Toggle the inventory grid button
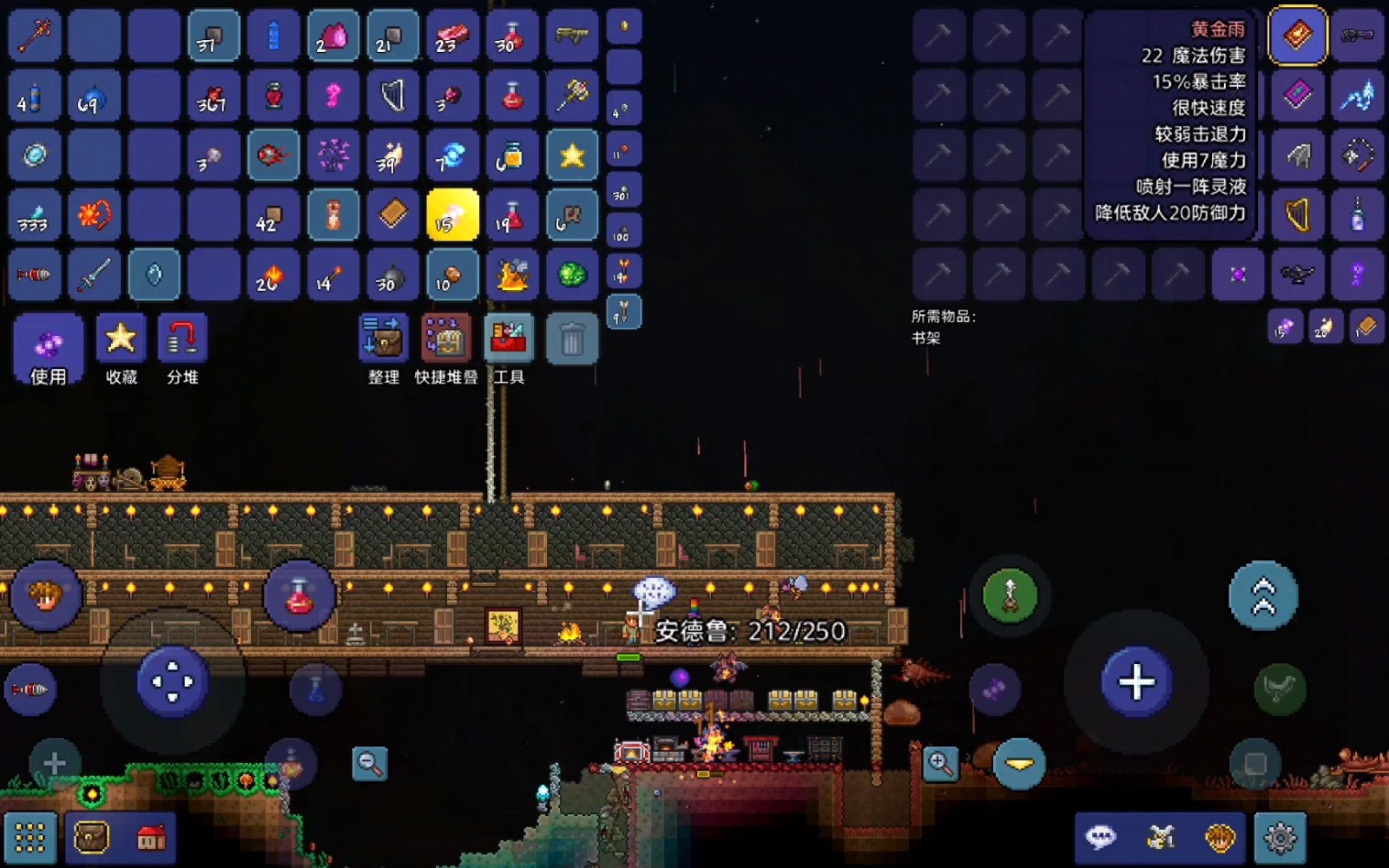 tap(30, 838)
